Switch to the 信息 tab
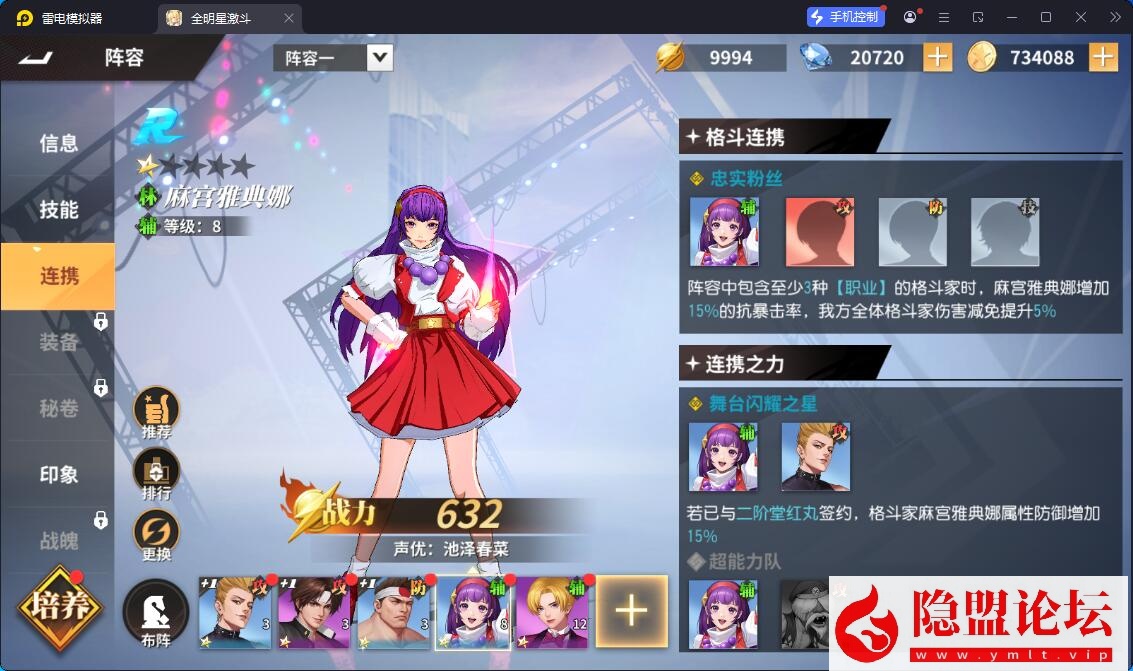 click(59, 143)
